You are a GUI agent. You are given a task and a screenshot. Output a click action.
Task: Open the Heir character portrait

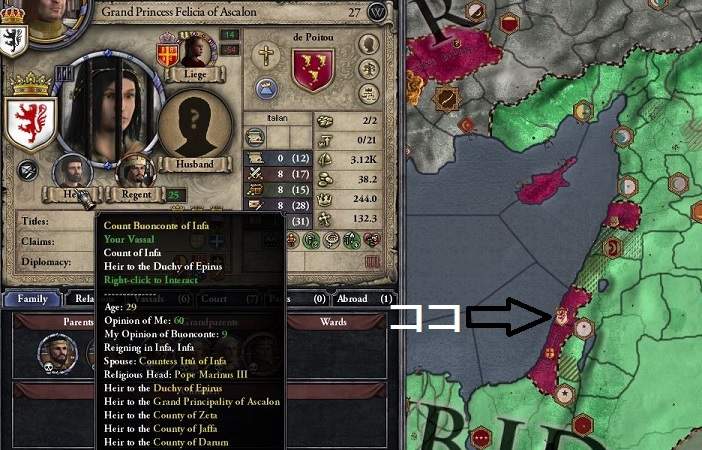point(72,172)
